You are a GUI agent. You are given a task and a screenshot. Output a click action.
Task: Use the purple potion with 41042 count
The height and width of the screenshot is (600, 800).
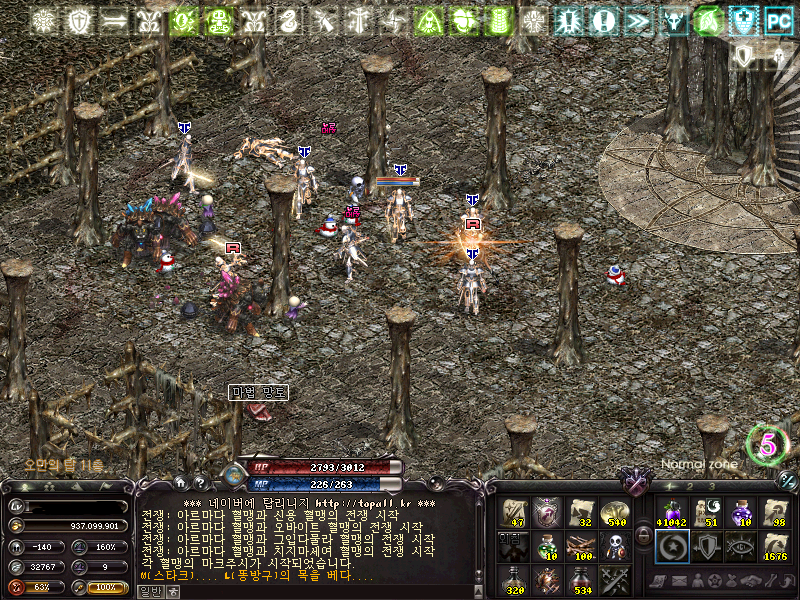pyautogui.click(x=670, y=512)
